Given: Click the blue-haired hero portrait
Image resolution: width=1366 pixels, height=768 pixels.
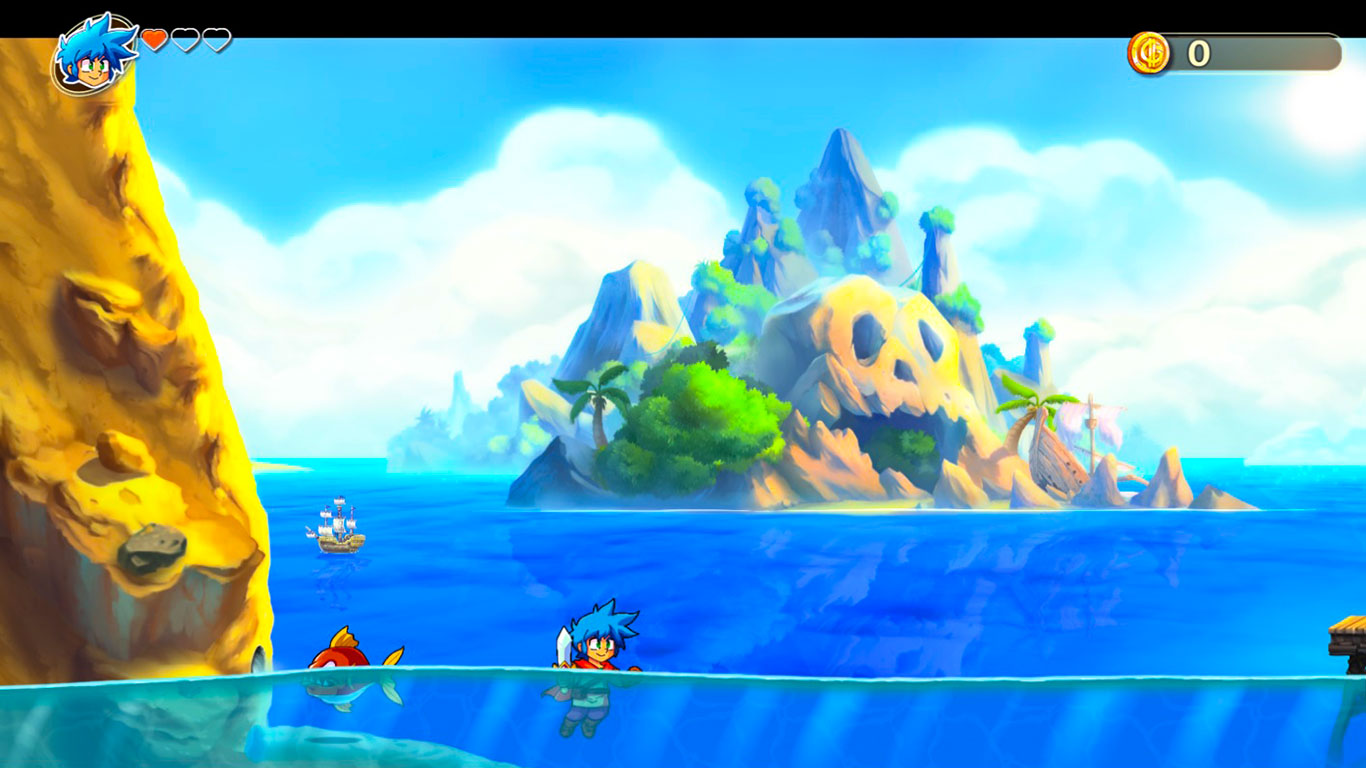Looking at the screenshot, I should tap(94, 54).
